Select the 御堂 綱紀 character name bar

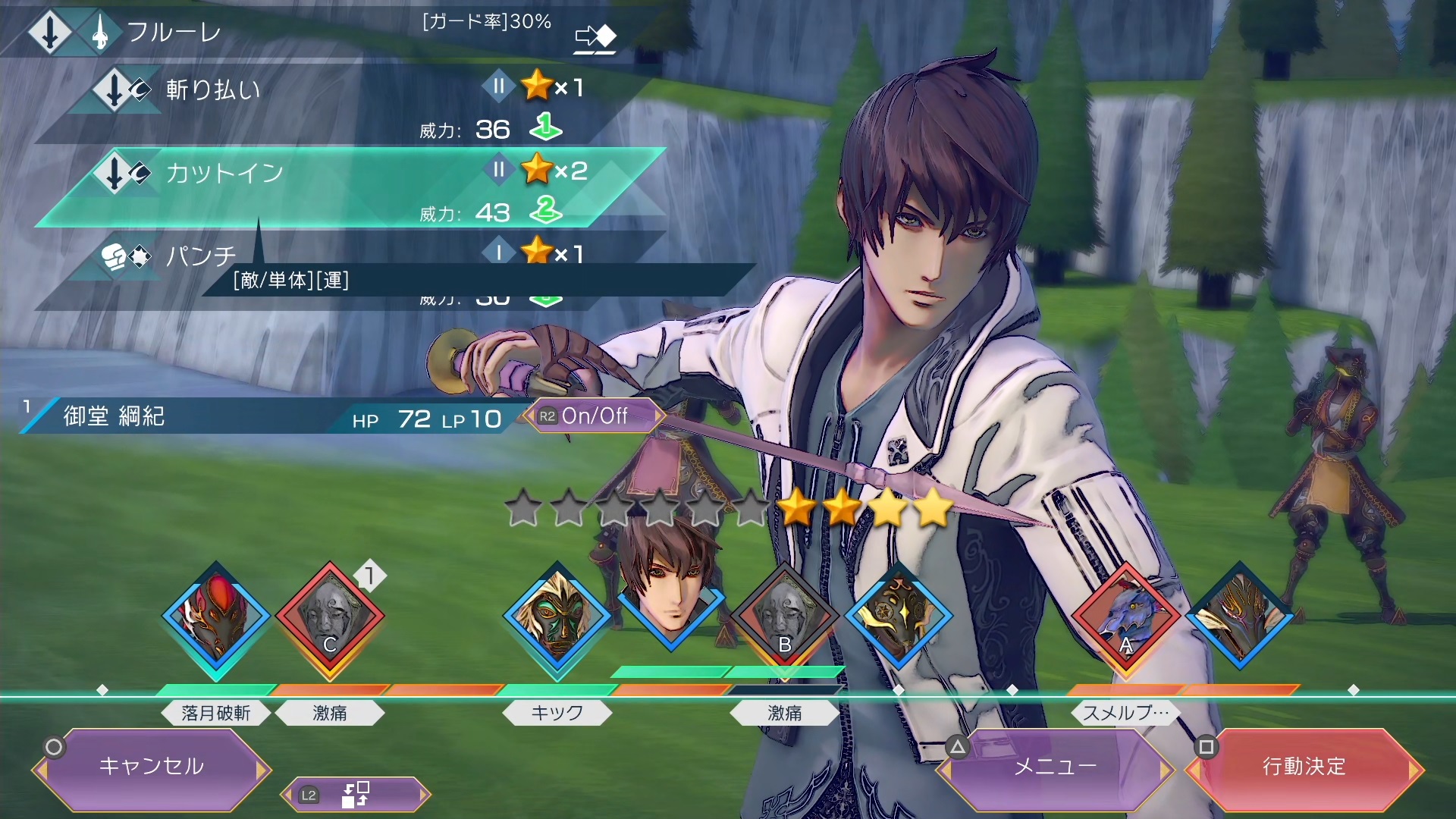click(190, 417)
